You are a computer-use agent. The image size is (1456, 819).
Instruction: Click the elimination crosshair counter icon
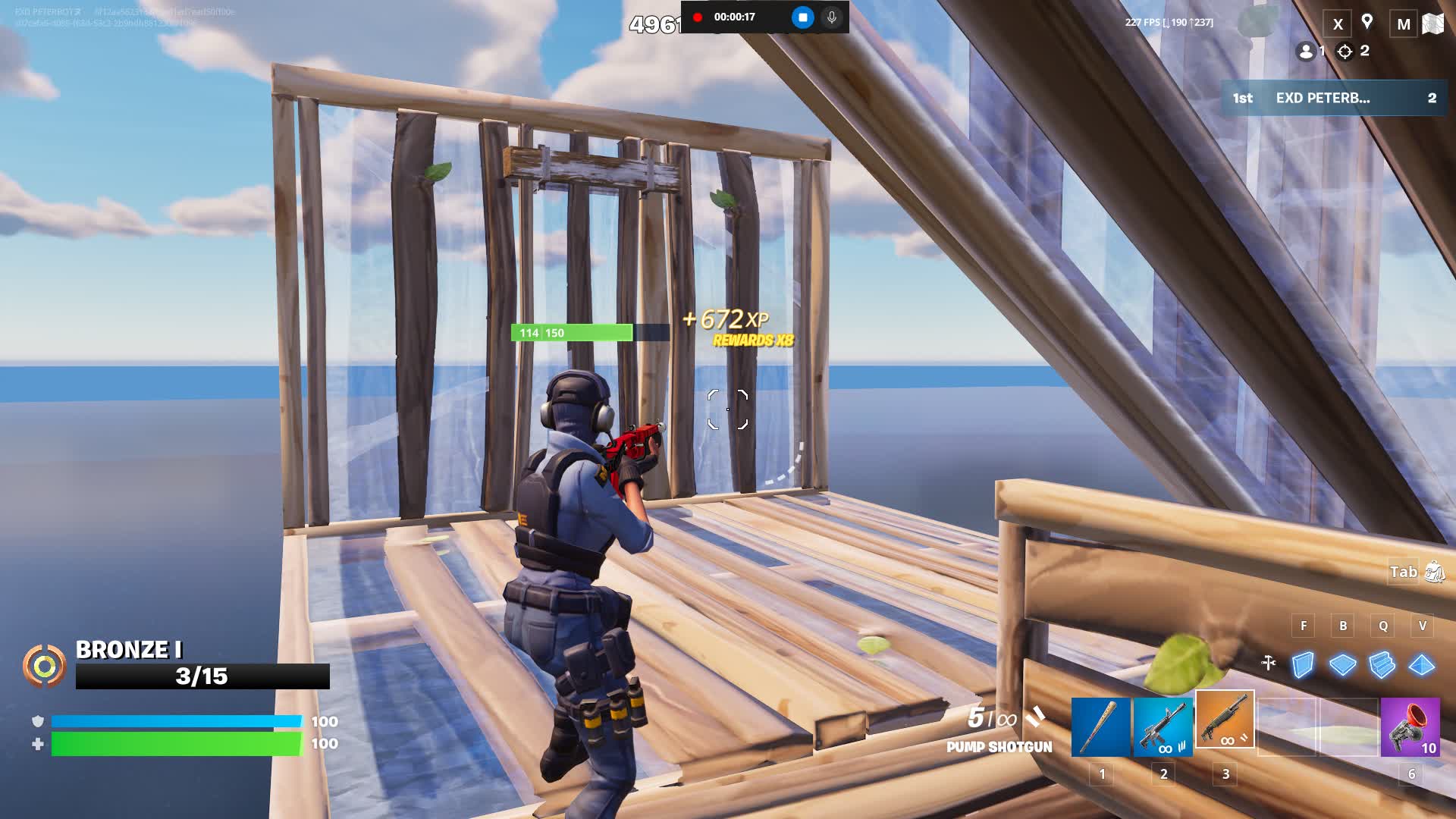1344,52
